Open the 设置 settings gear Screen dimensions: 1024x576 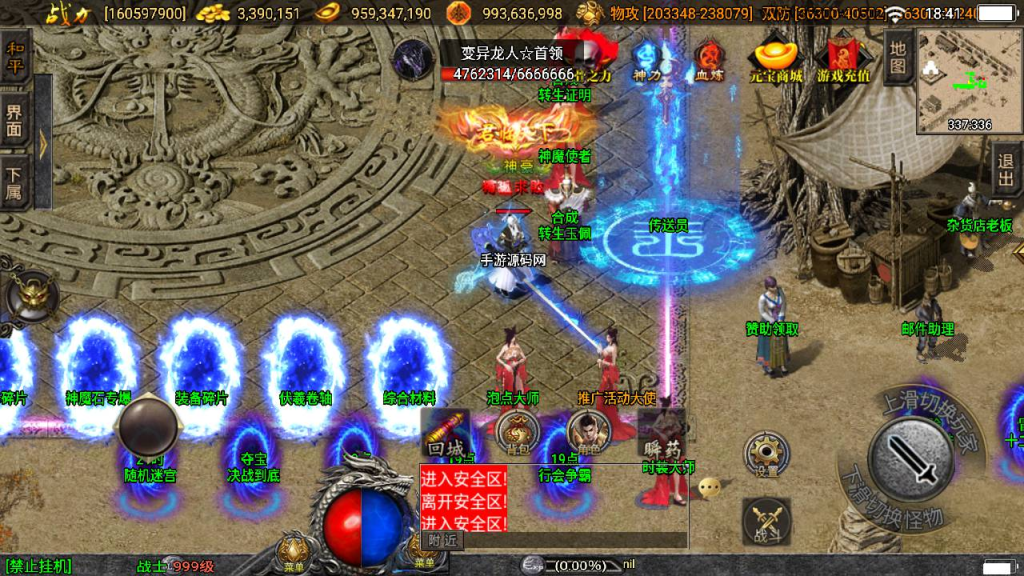point(766,455)
